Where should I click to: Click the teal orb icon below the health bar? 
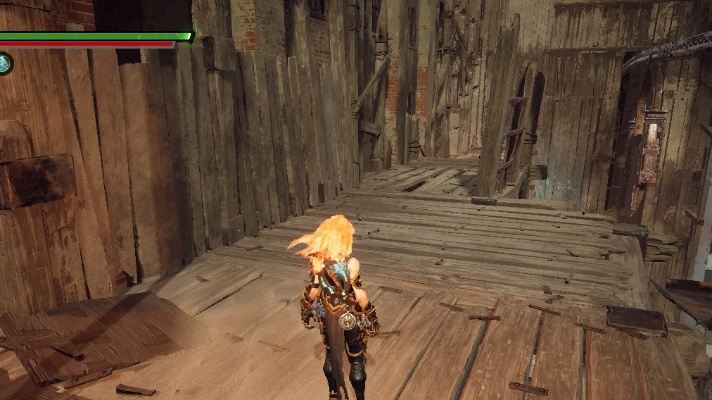[4, 64]
